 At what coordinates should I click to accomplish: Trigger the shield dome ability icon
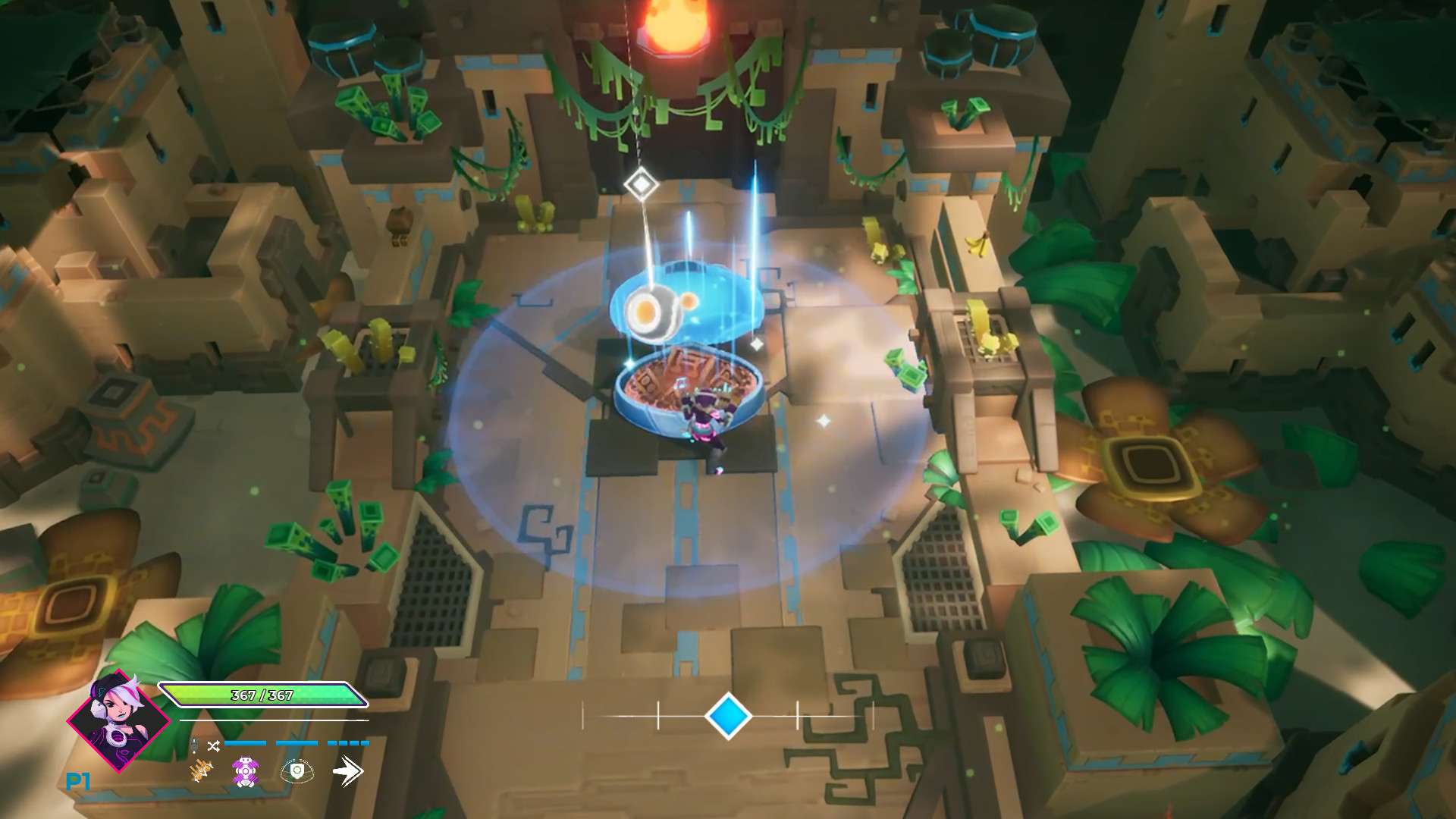point(297,771)
